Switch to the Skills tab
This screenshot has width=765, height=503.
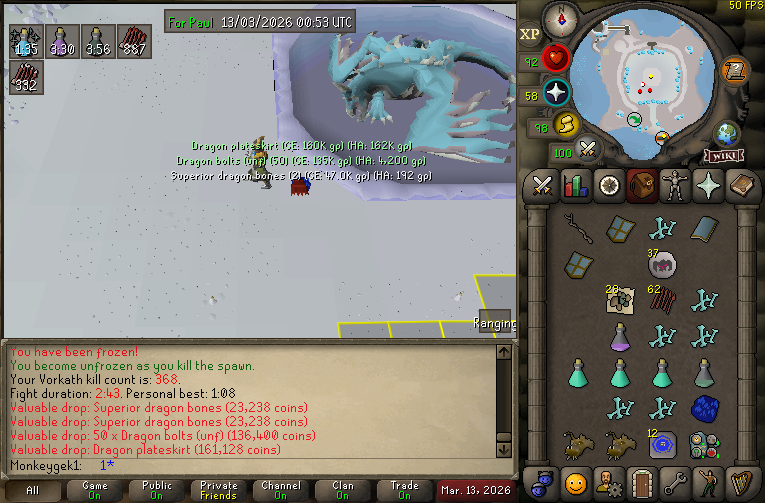pos(575,186)
